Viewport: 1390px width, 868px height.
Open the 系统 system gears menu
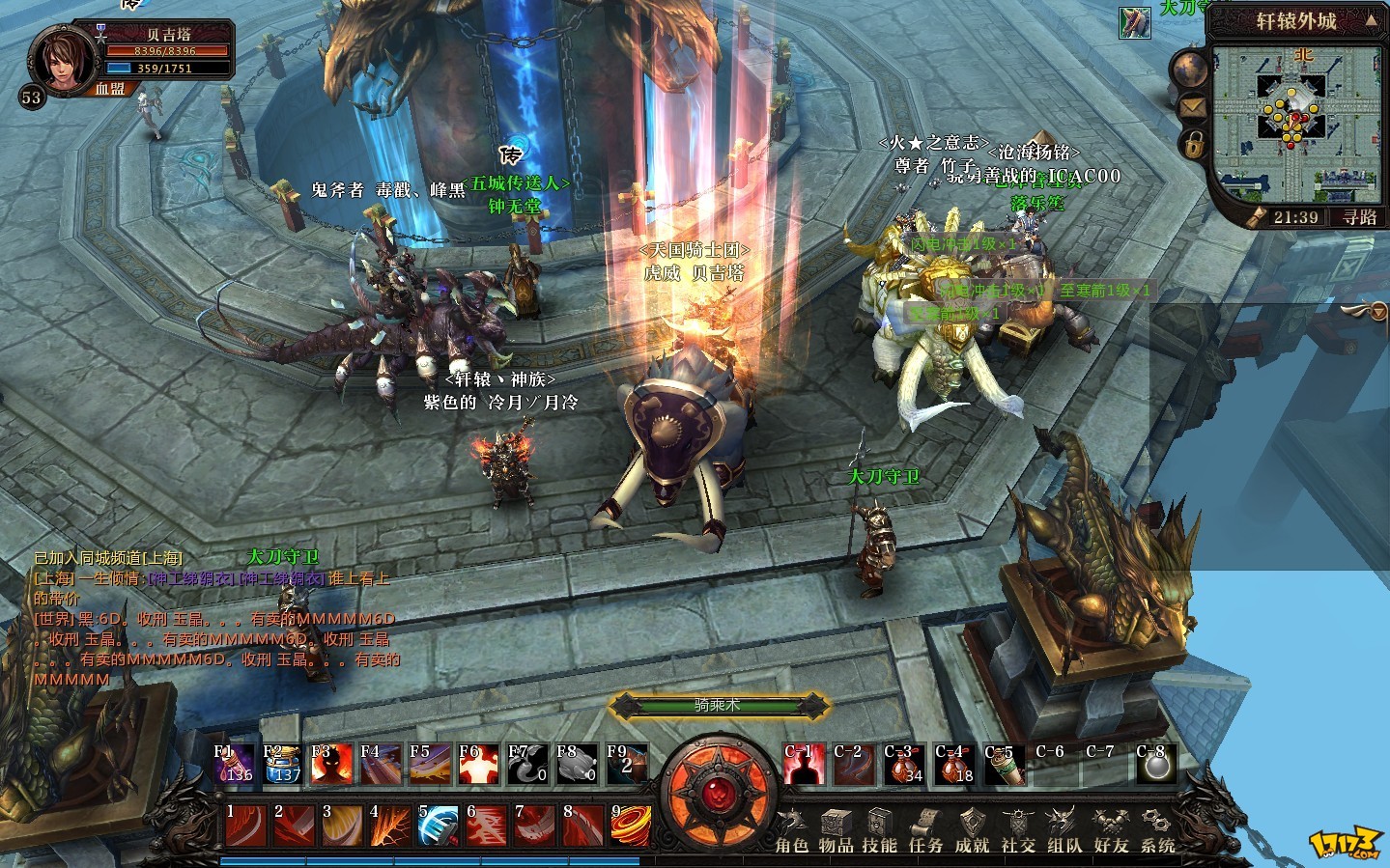pyautogui.click(x=1157, y=831)
